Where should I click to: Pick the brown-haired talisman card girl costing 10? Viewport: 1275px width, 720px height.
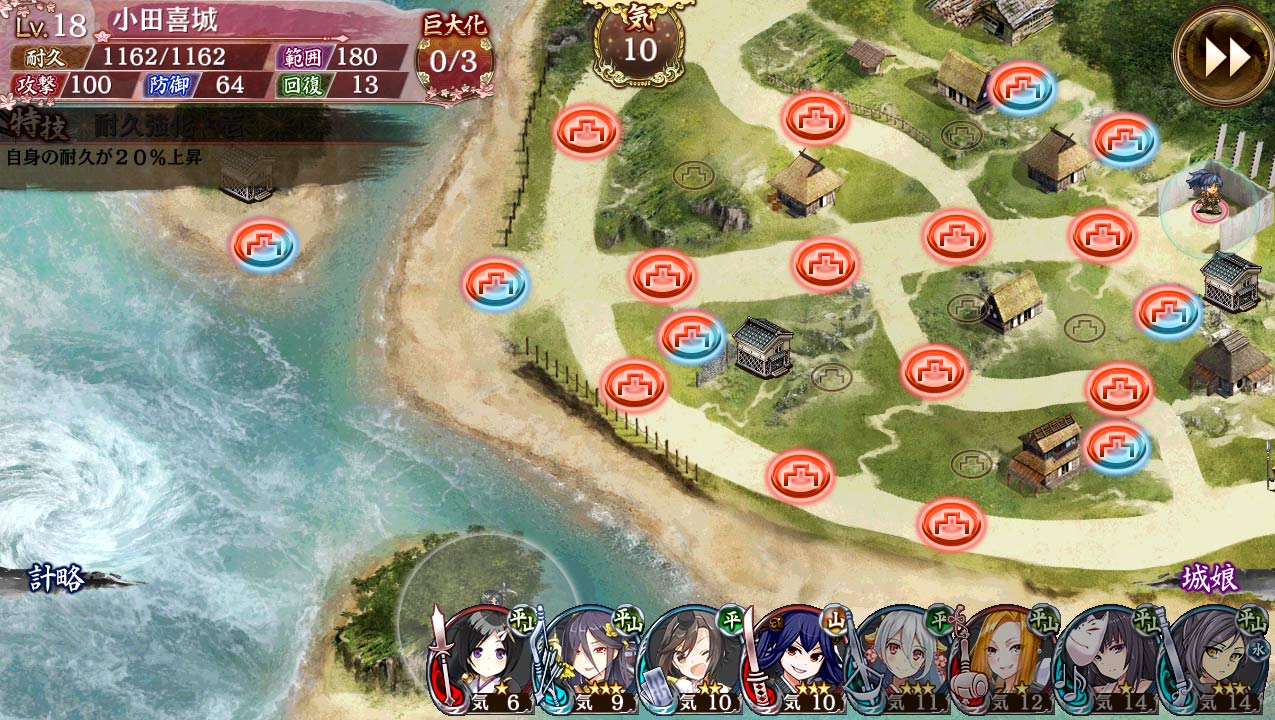point(694,662)
